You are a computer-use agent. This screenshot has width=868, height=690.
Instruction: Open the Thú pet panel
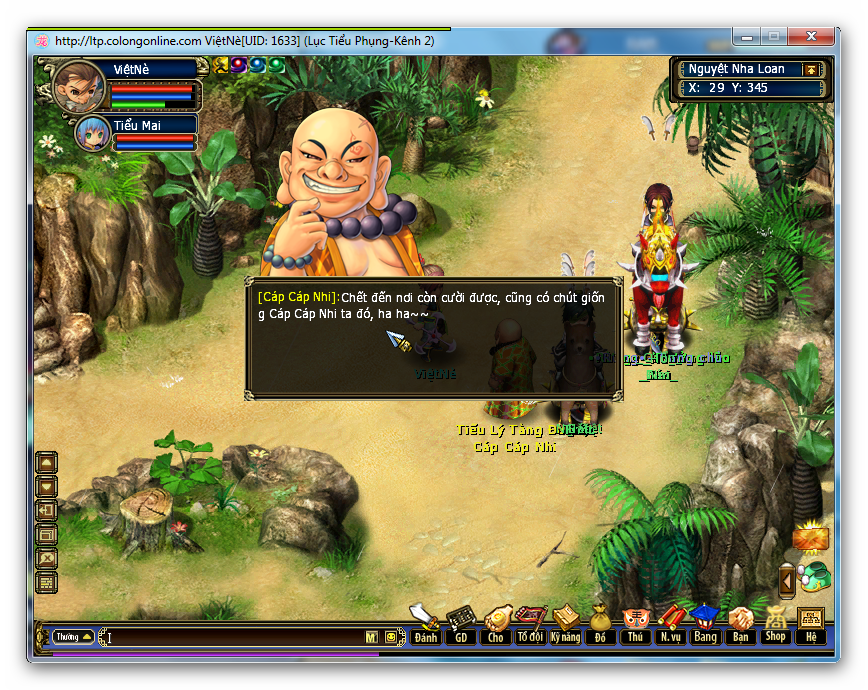tap(635, 625)
